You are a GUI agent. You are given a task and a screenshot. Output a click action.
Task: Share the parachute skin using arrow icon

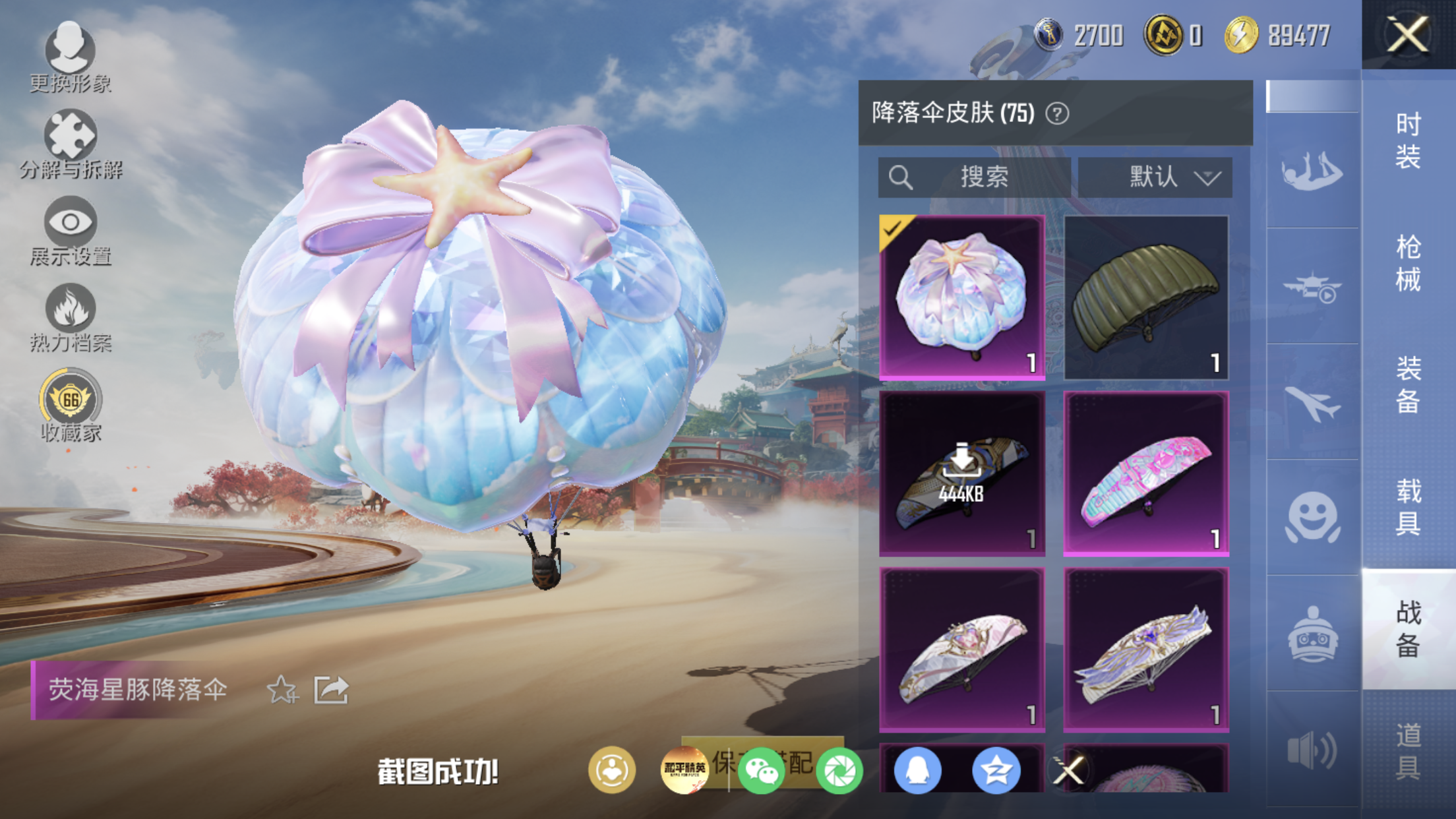click(331, 690)
